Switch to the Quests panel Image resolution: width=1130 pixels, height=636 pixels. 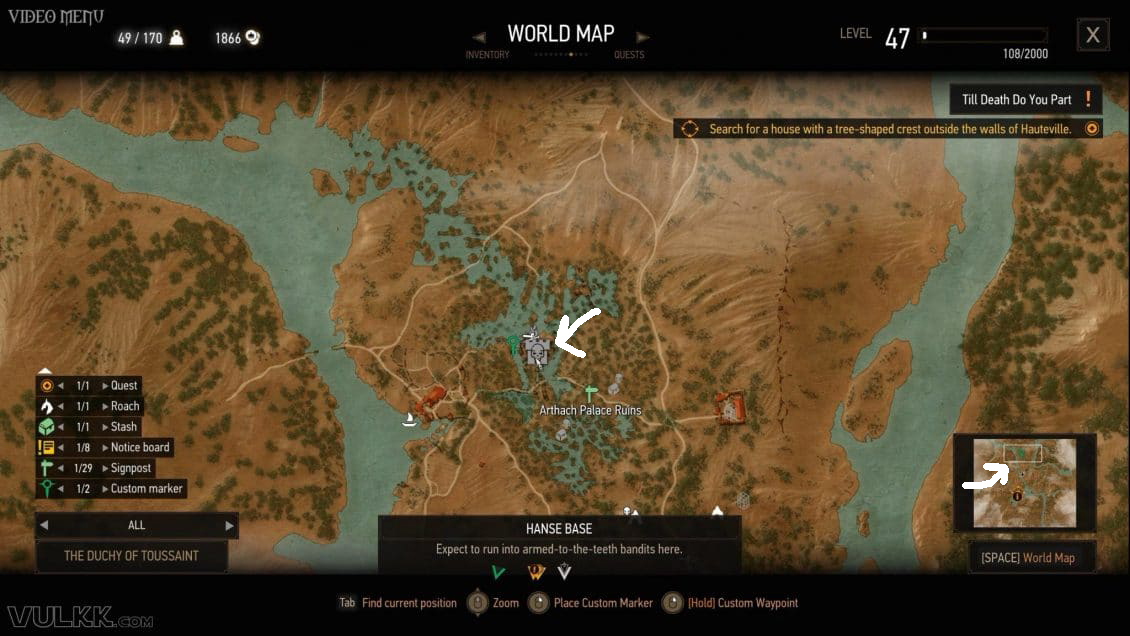[629, 55]
